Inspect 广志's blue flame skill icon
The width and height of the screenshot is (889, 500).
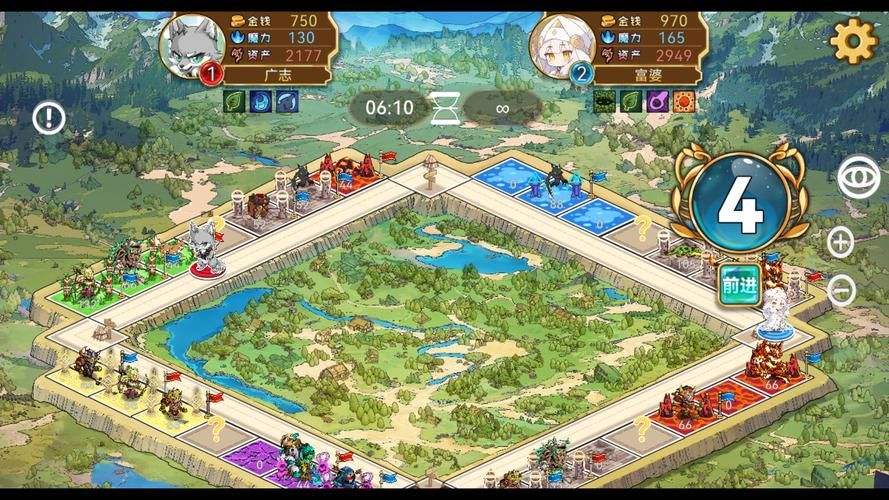(260, 101)
